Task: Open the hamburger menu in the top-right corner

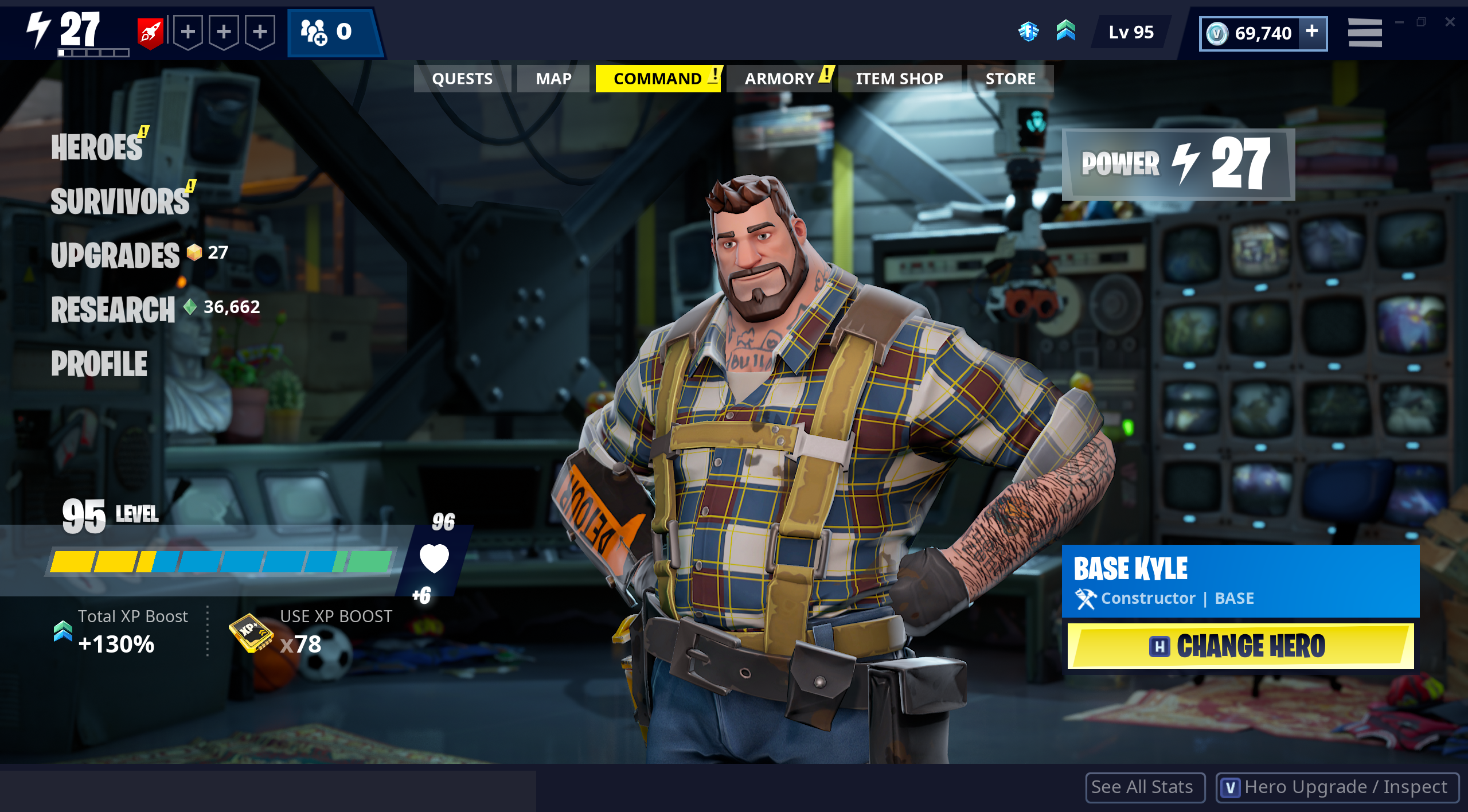Action: click(x=1365, y=33)
